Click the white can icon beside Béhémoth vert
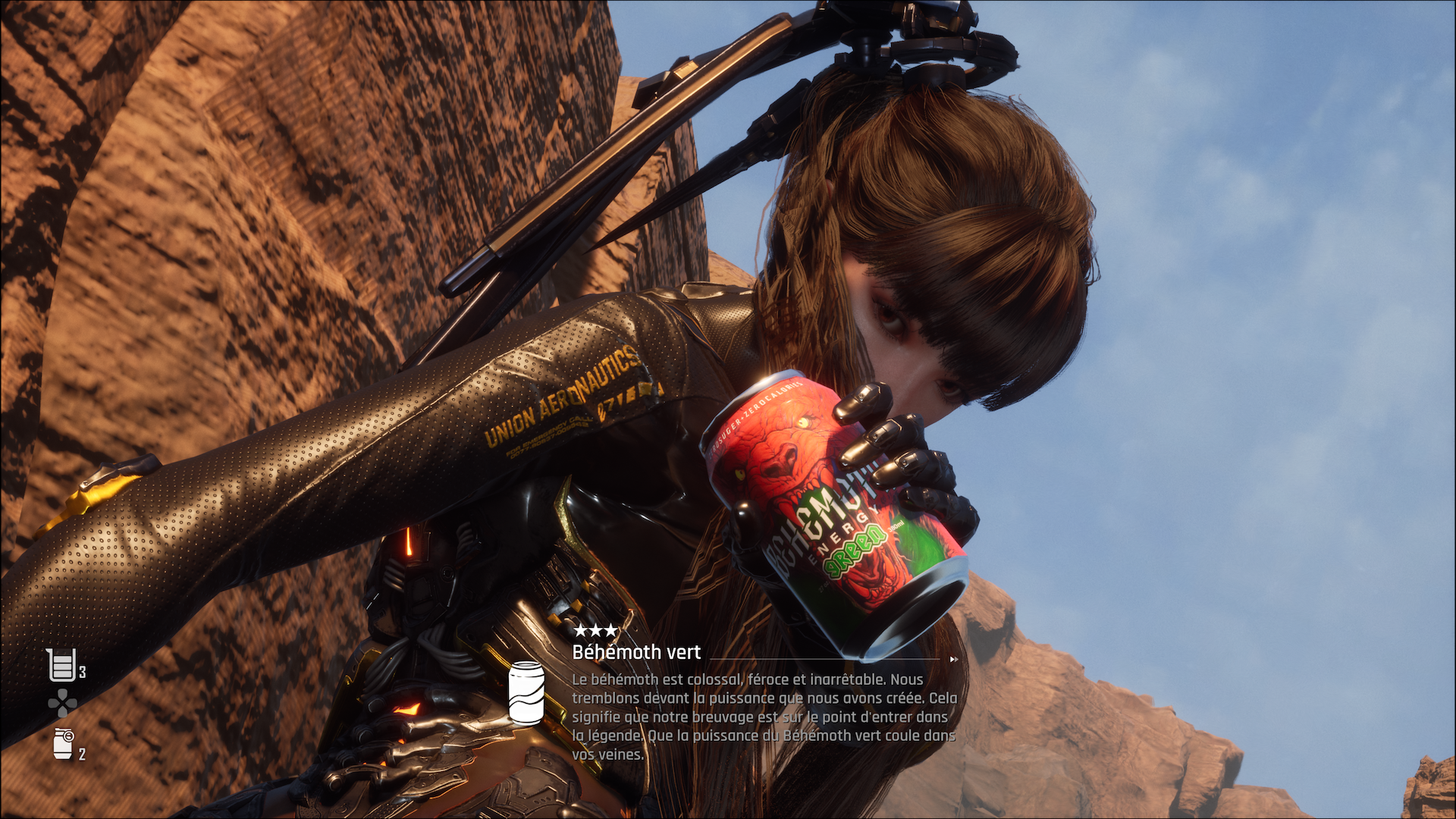This screenshot has width=1456, height=819. (526, 693)
